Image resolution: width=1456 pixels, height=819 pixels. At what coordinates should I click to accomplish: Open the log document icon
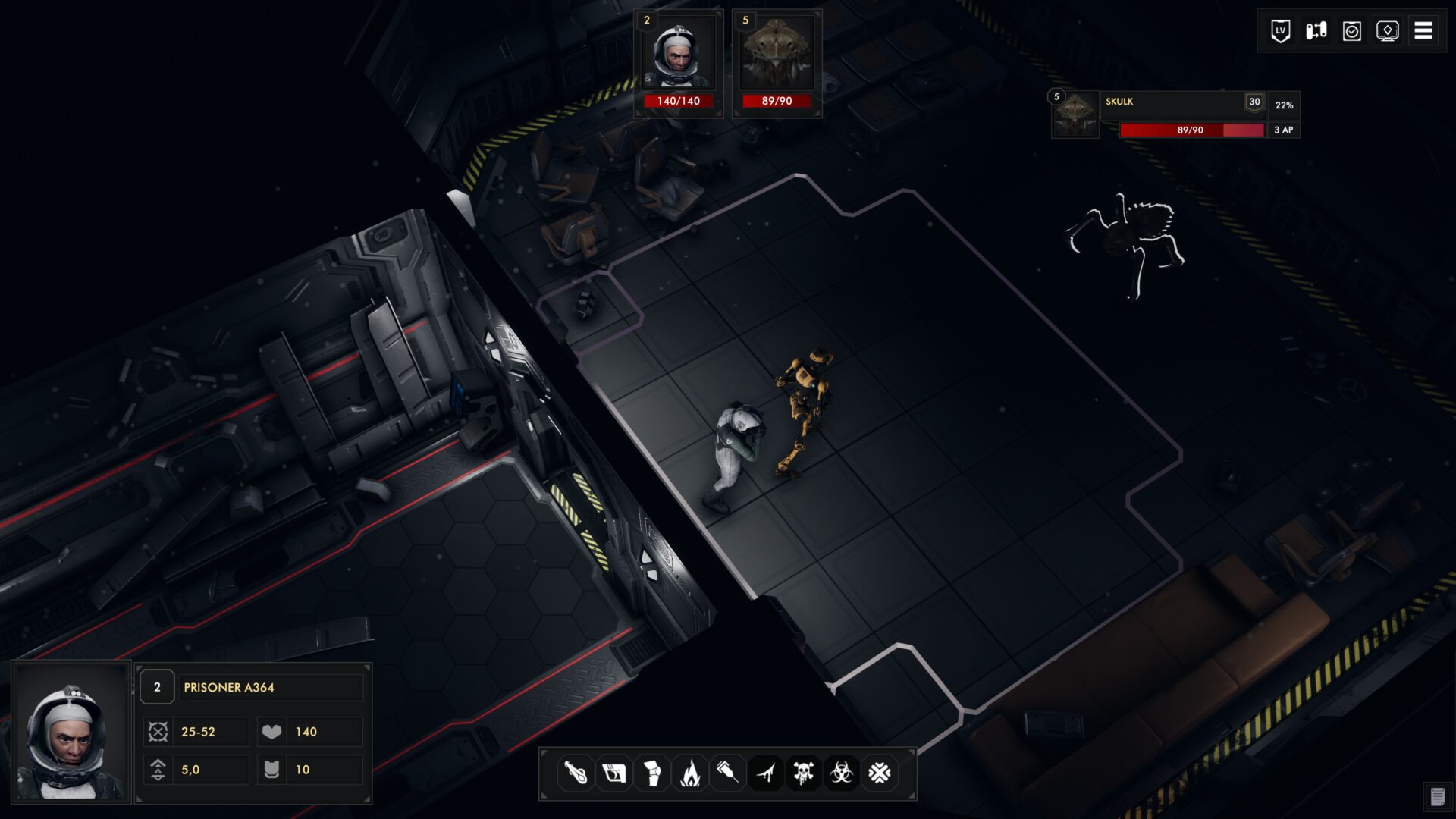point(1437,796)
